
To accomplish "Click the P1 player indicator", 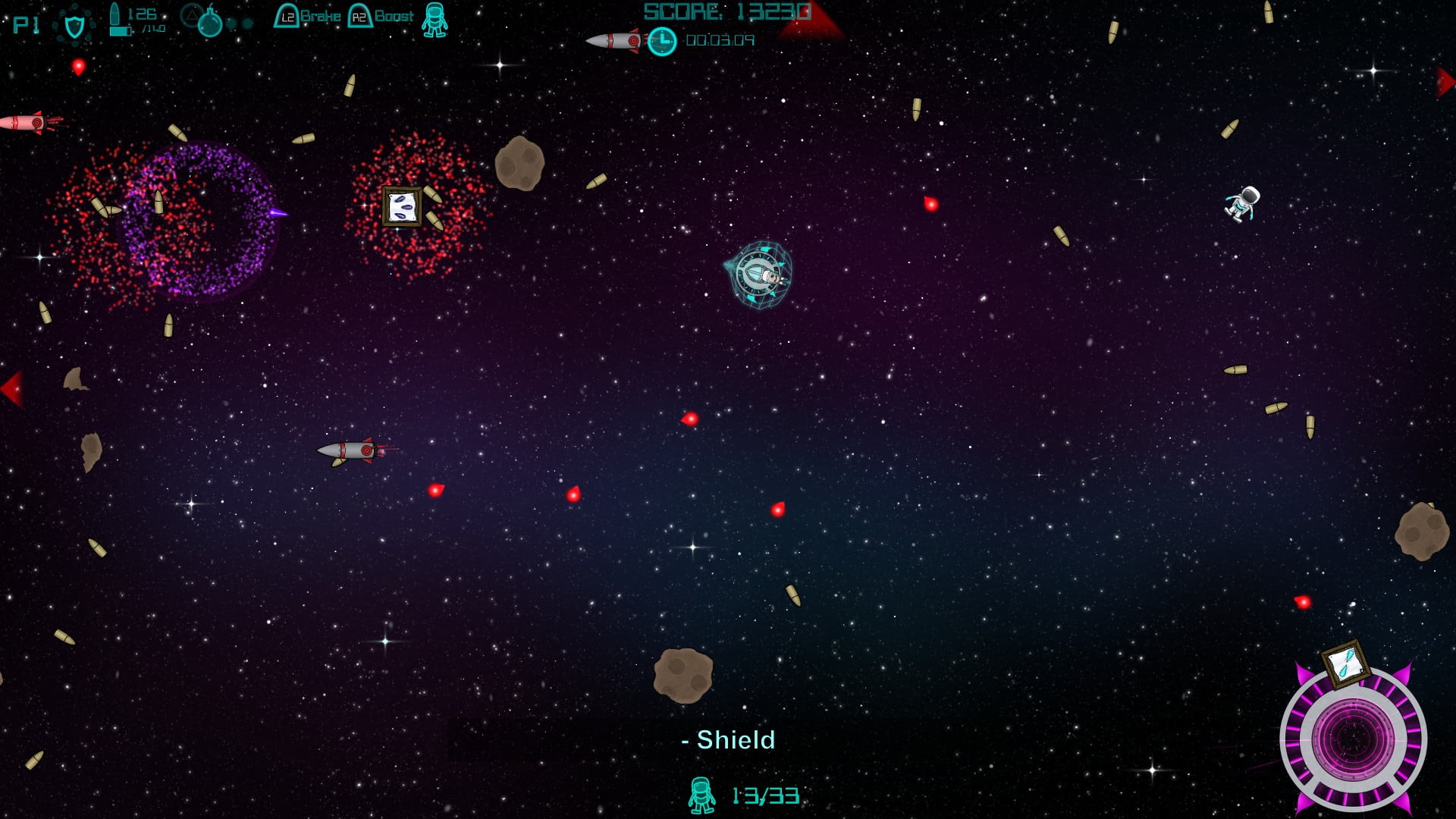I will pyautogui.click(x=26, y=25).
